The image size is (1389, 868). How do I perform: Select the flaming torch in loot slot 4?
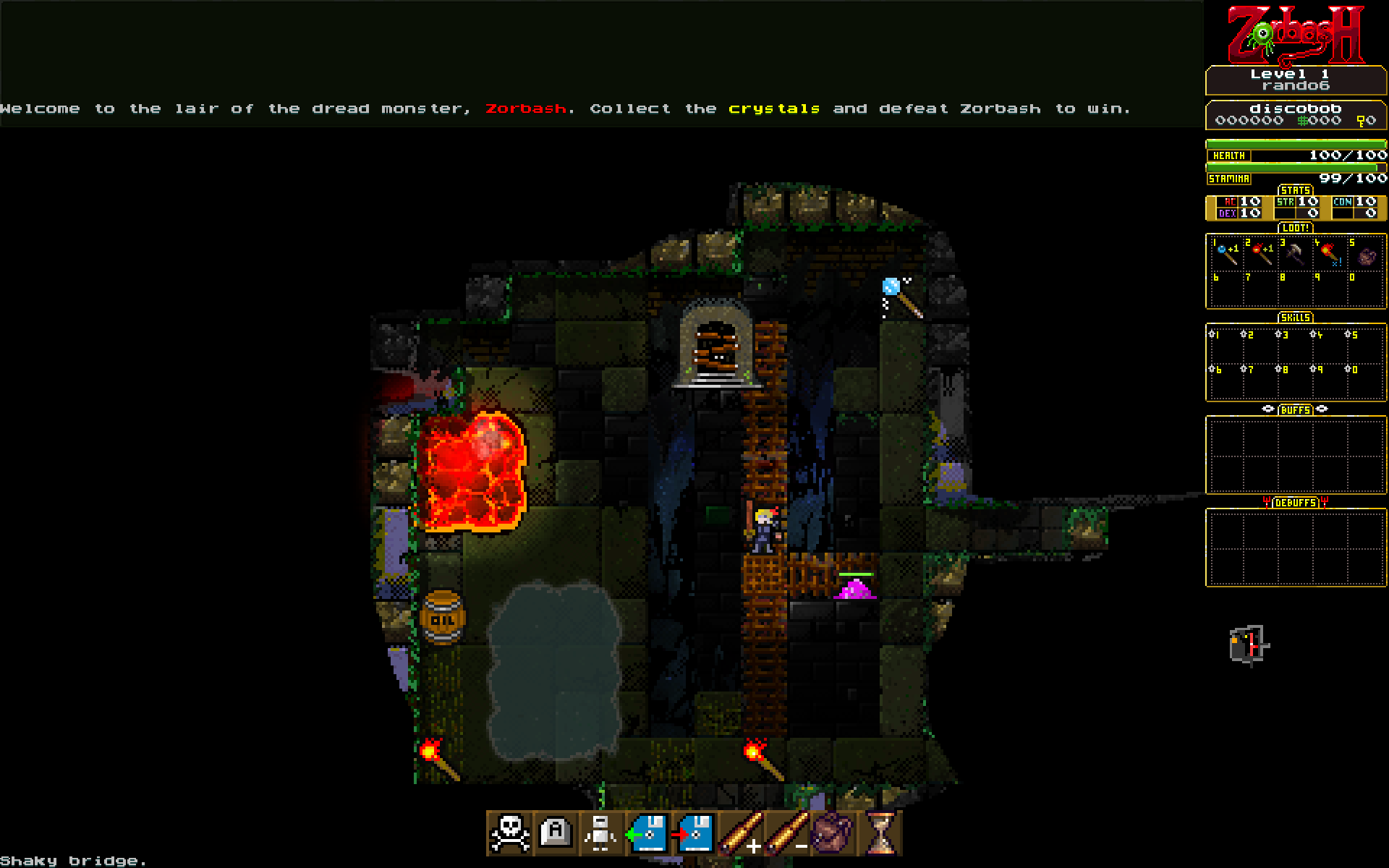[x=1330, y=253]
